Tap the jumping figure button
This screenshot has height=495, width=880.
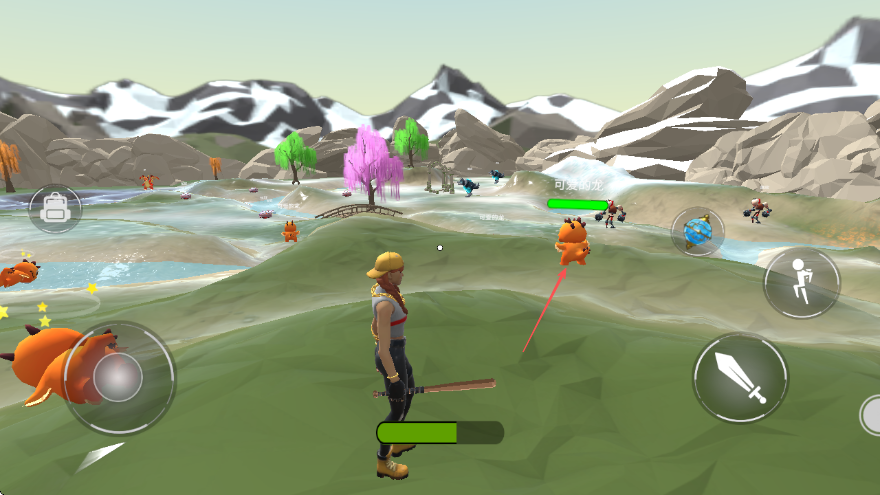click(801, 282)
